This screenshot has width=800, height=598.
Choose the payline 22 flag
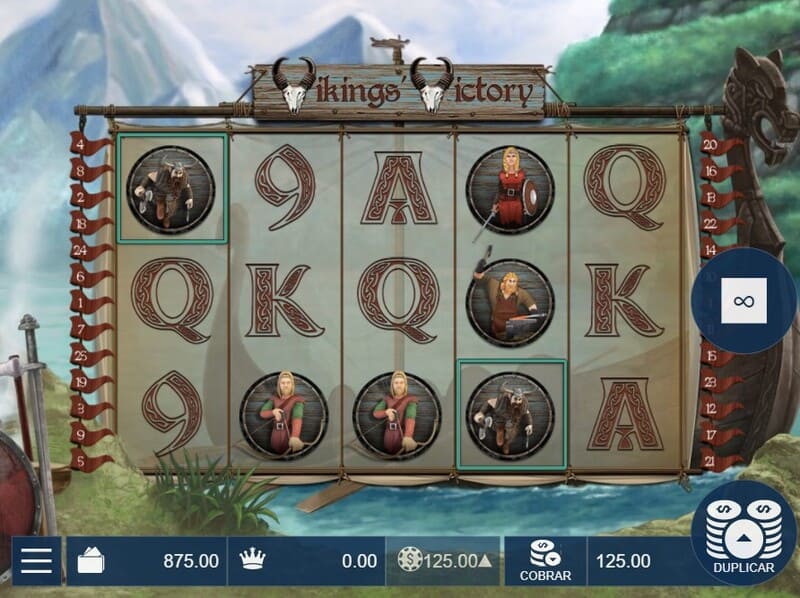point(712,223)
